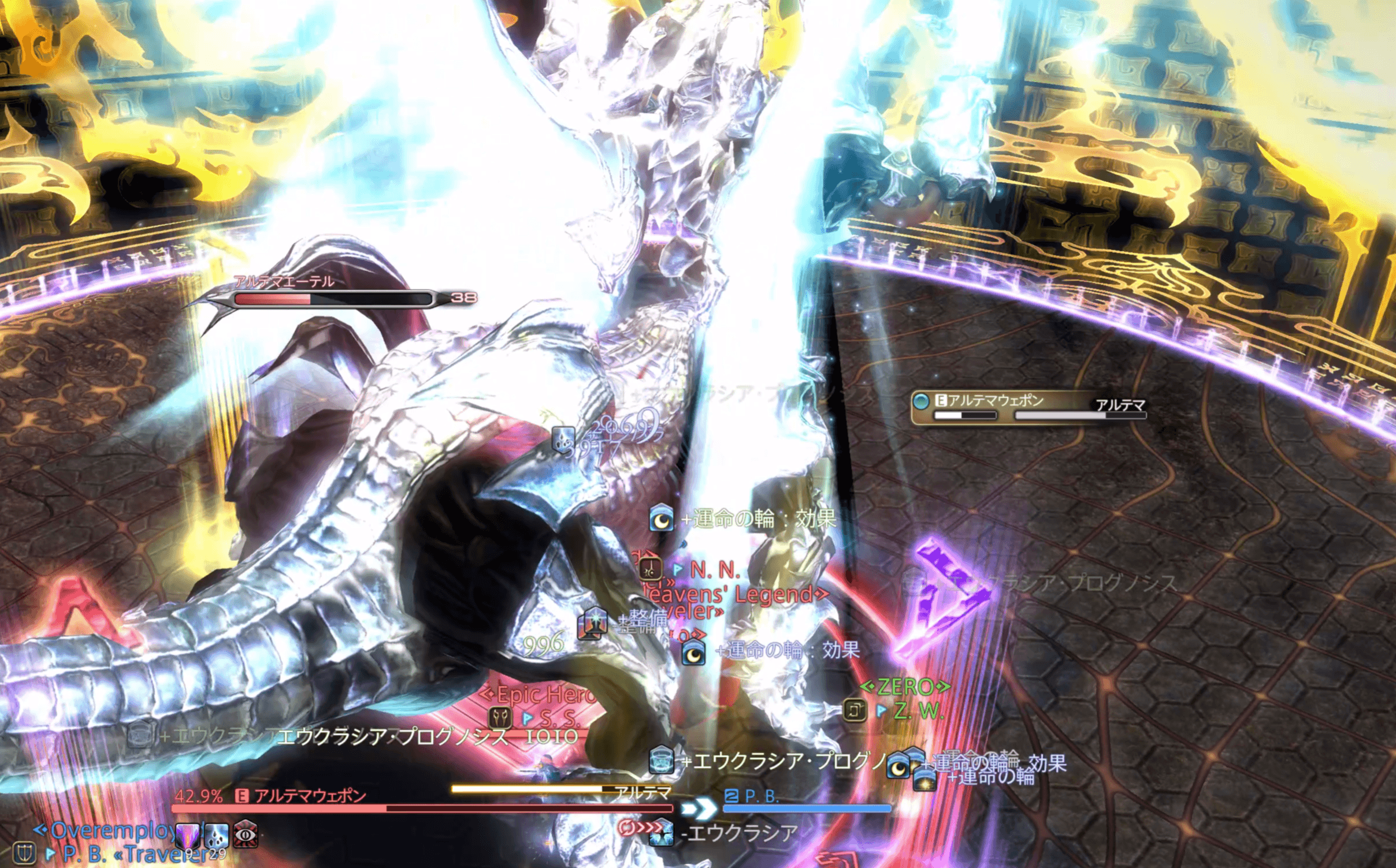Select the アルテマエーテル enemy nameplate
The height and width of the screenshot is (868, 1396).
tap(332, 297)
